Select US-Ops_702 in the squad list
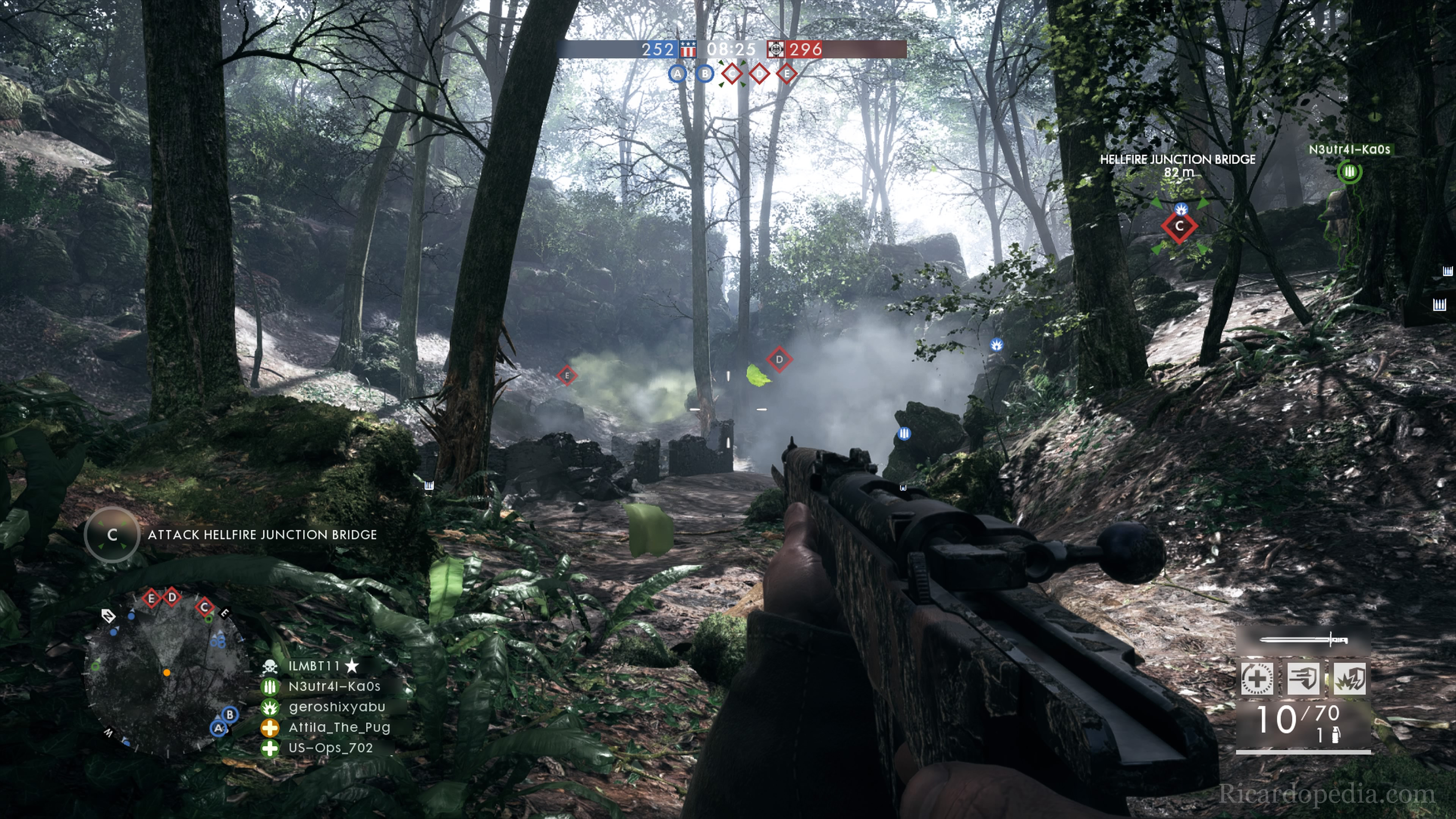 pyautogui.click(x=331, y=748)
